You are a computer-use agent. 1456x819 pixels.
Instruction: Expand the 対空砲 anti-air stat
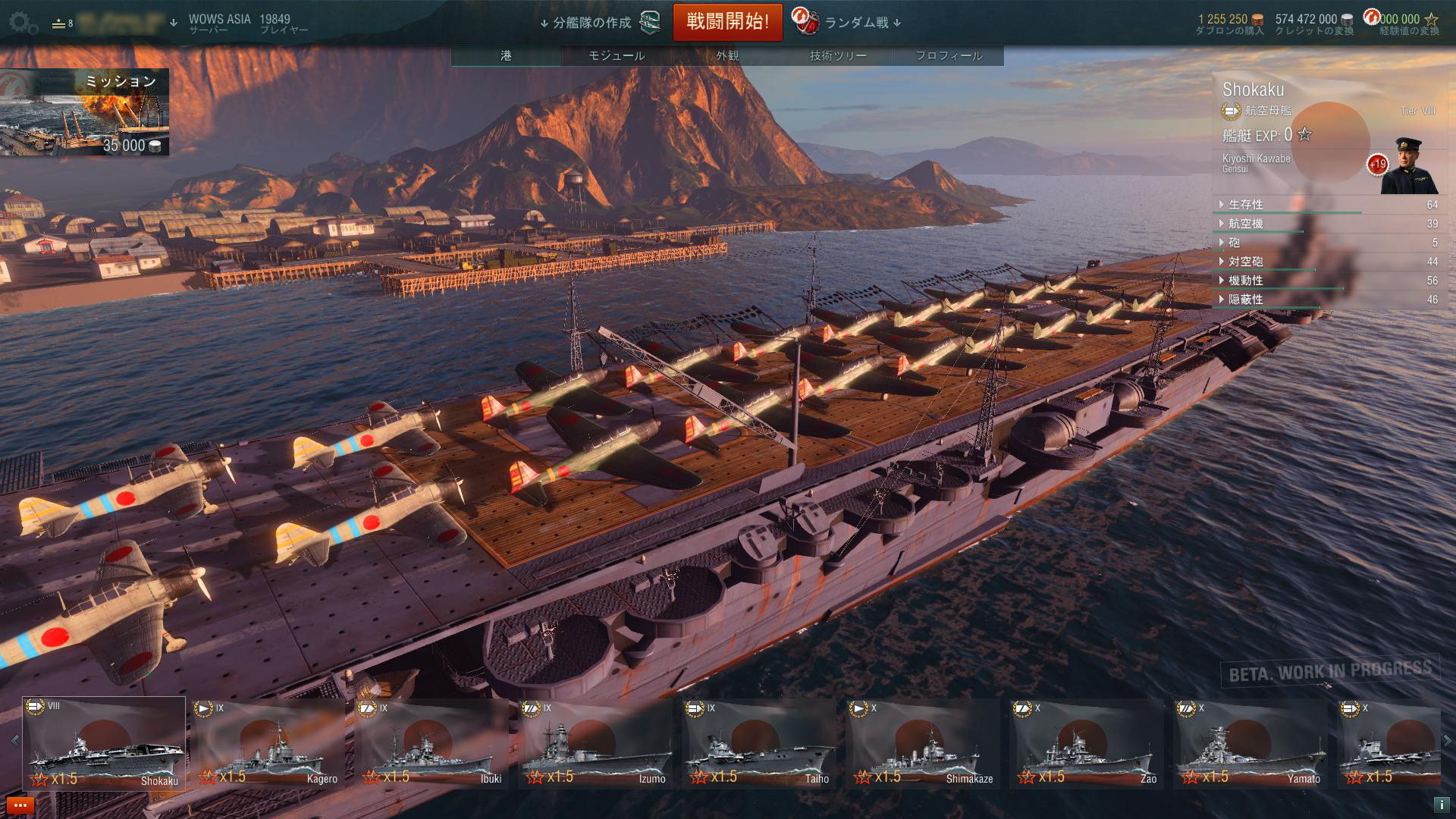(1245, 262)
